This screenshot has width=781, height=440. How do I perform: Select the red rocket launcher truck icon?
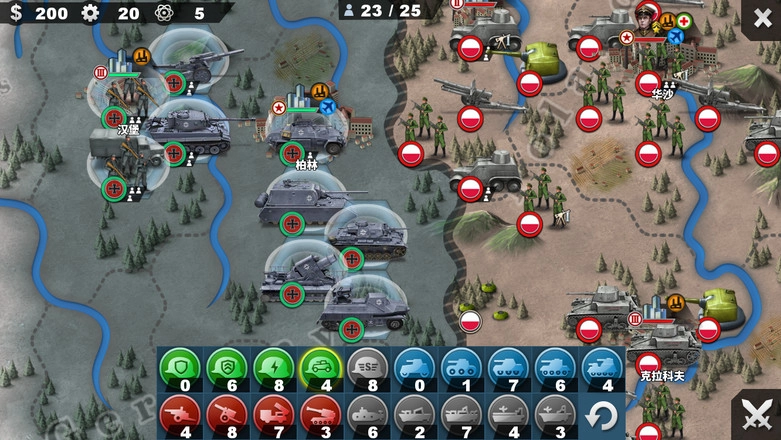click(x=273, y=413)
